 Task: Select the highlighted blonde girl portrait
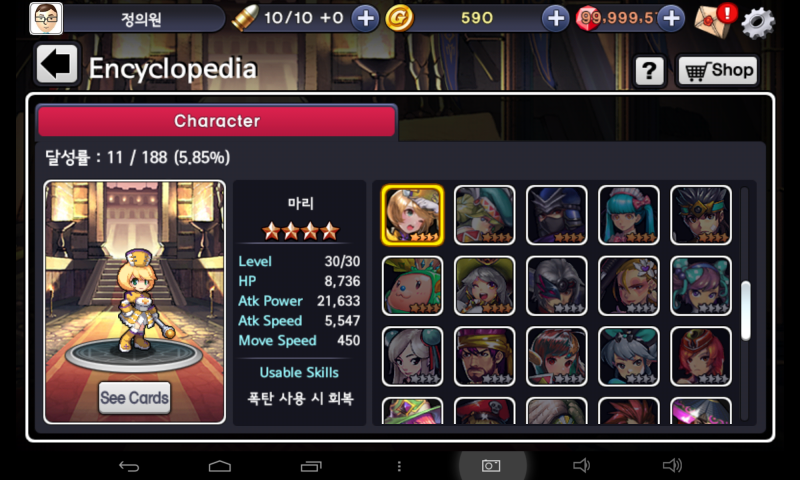pos(412,215)
